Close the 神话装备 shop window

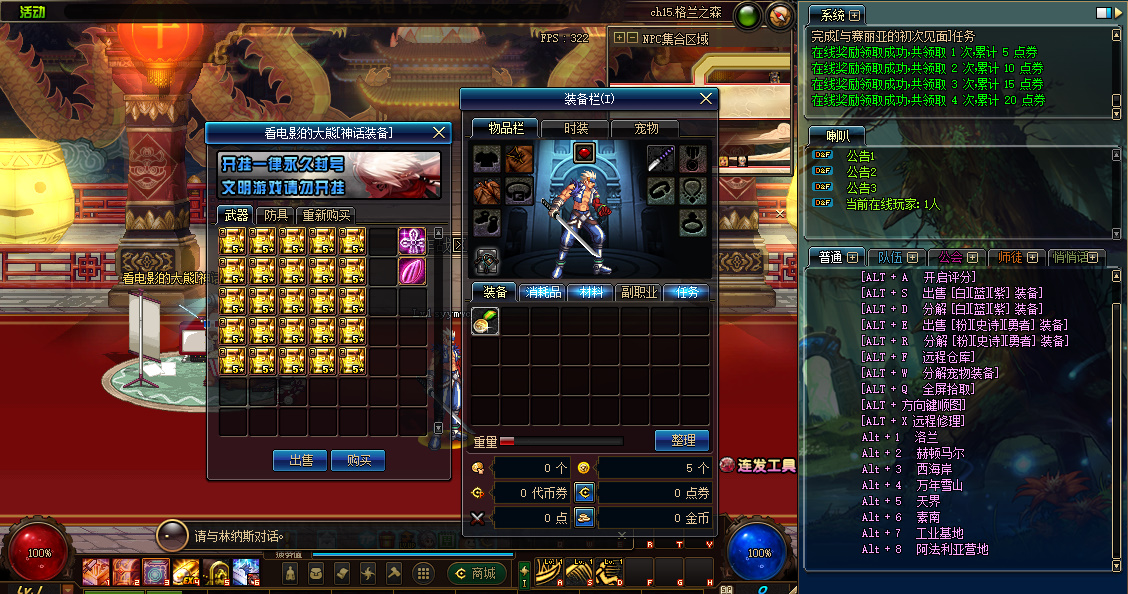(439, 132)
